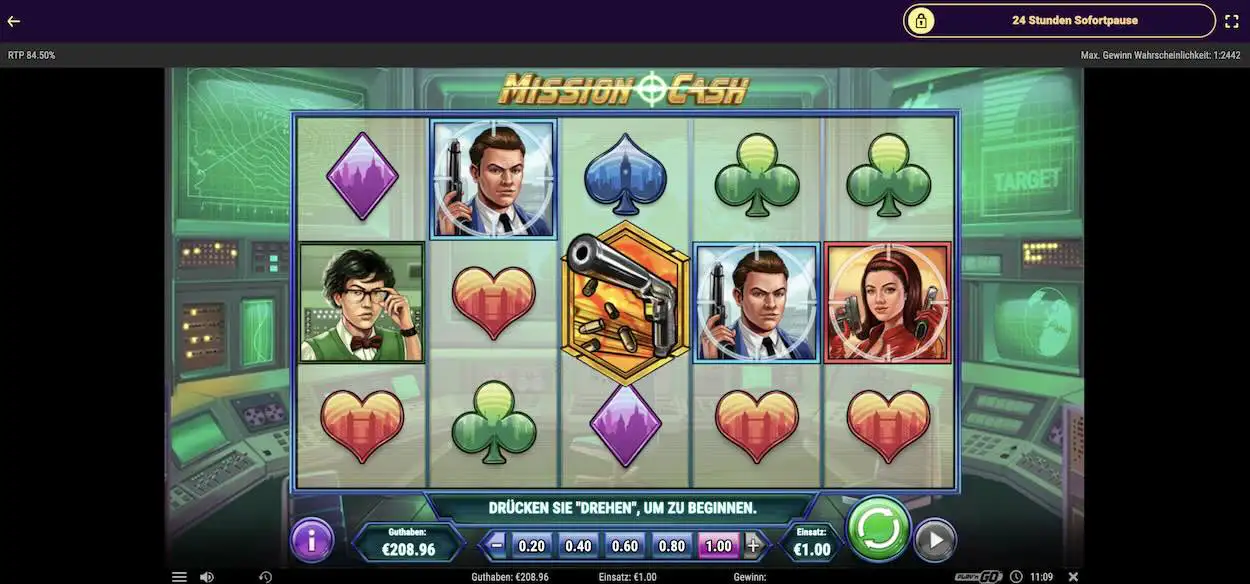Increase the bet with the plus button
Viewport: 1250px width, 584px height.
click(x=753, y=546)
